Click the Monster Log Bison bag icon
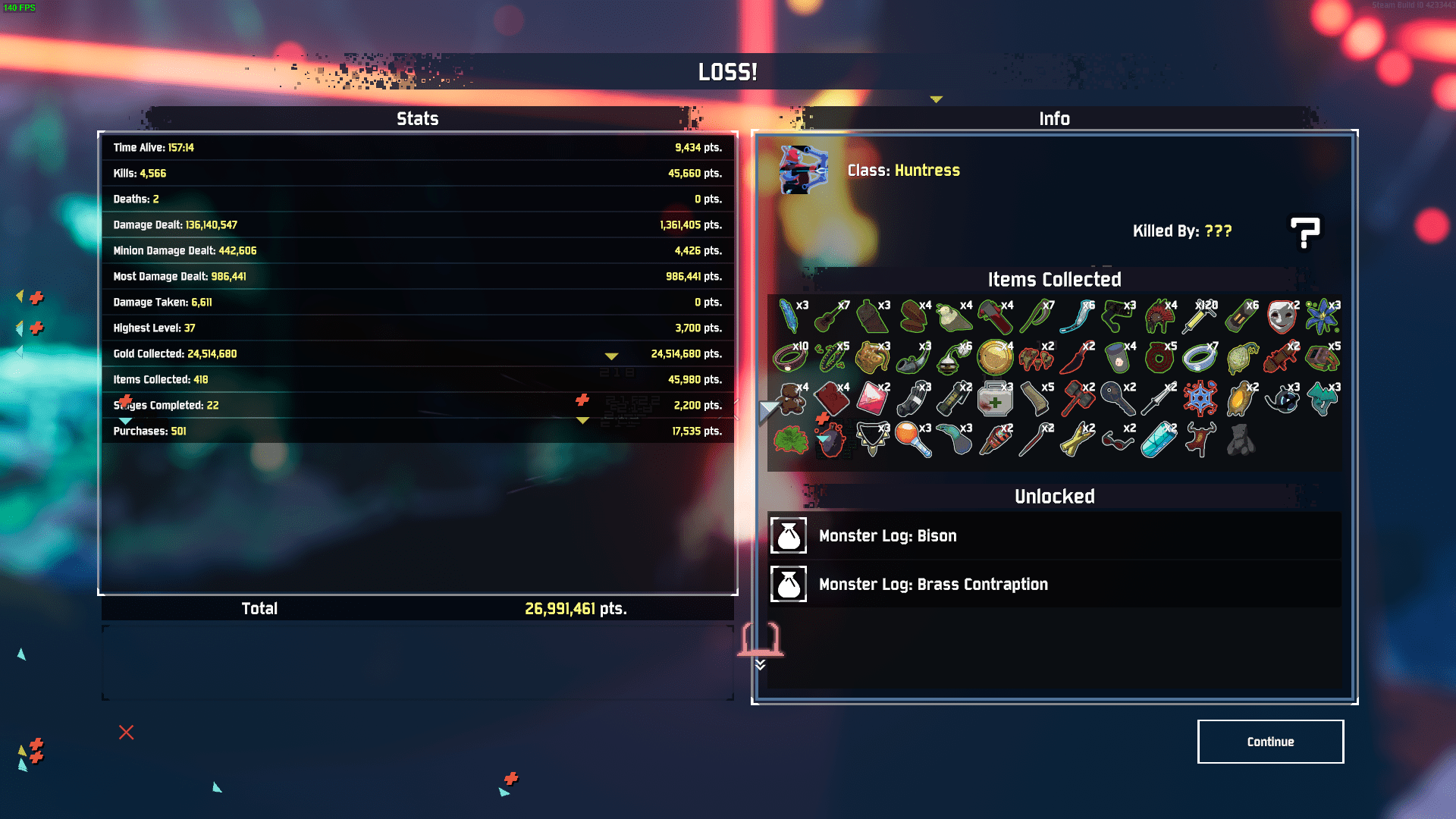1456x819 pixels. (789, 536)
